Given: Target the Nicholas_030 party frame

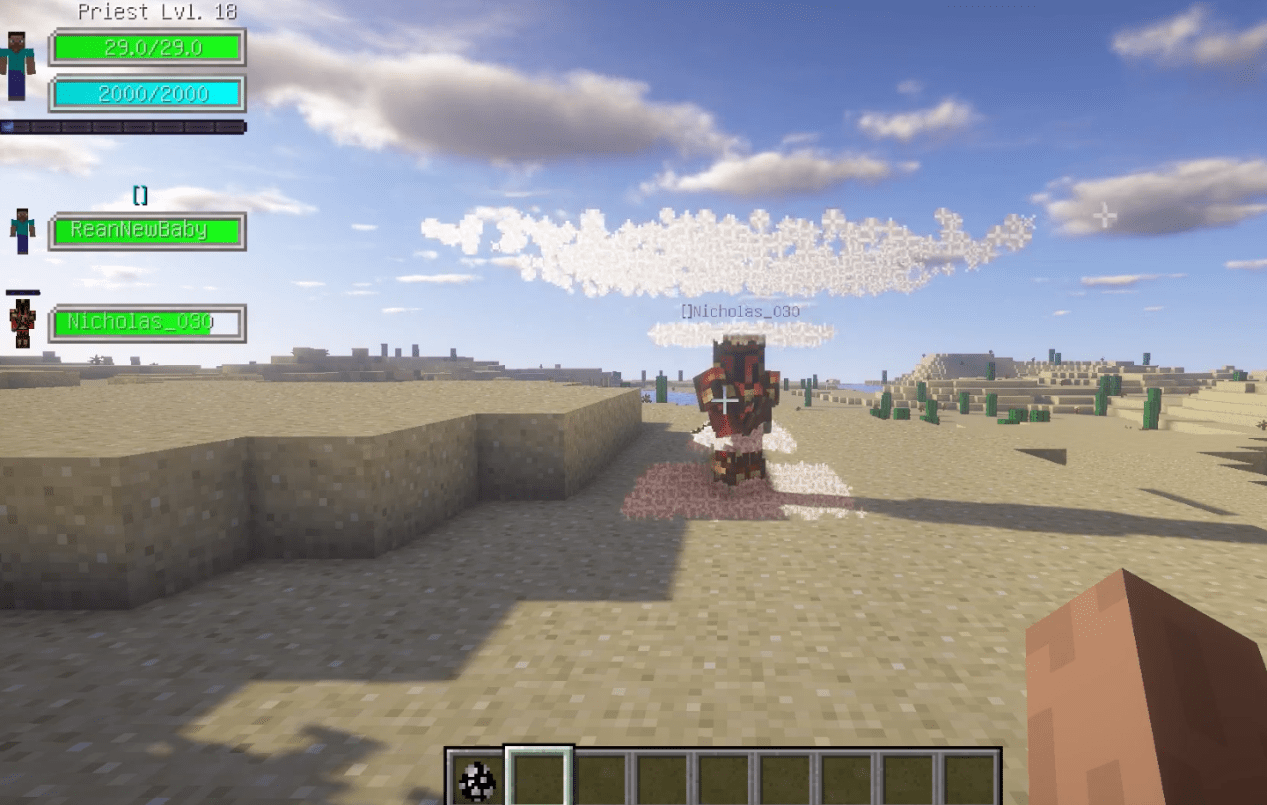Looking at the screenshot, I should tap(147, 323).
